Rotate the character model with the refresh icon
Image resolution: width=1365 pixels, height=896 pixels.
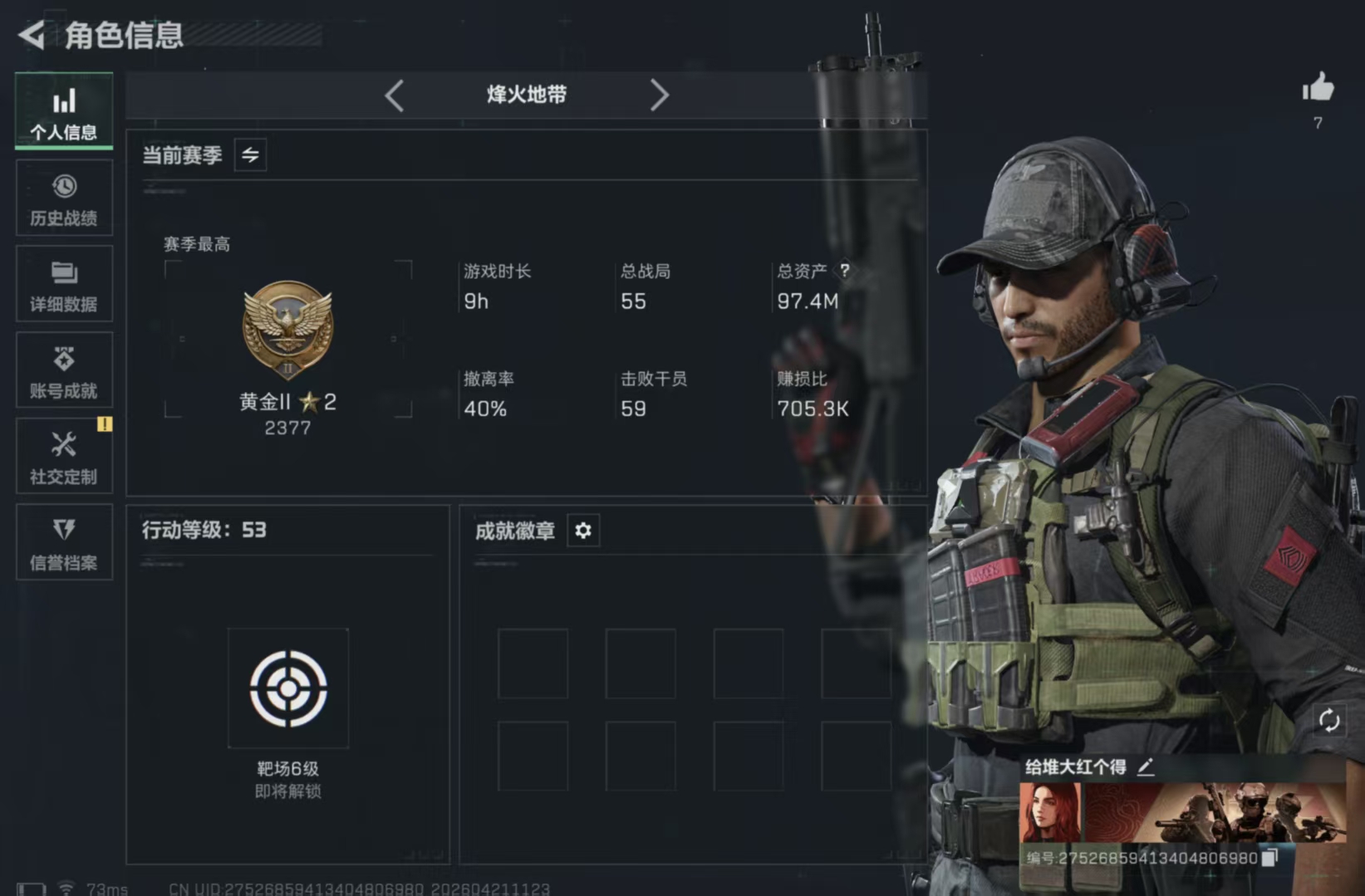click(1328, 720)
